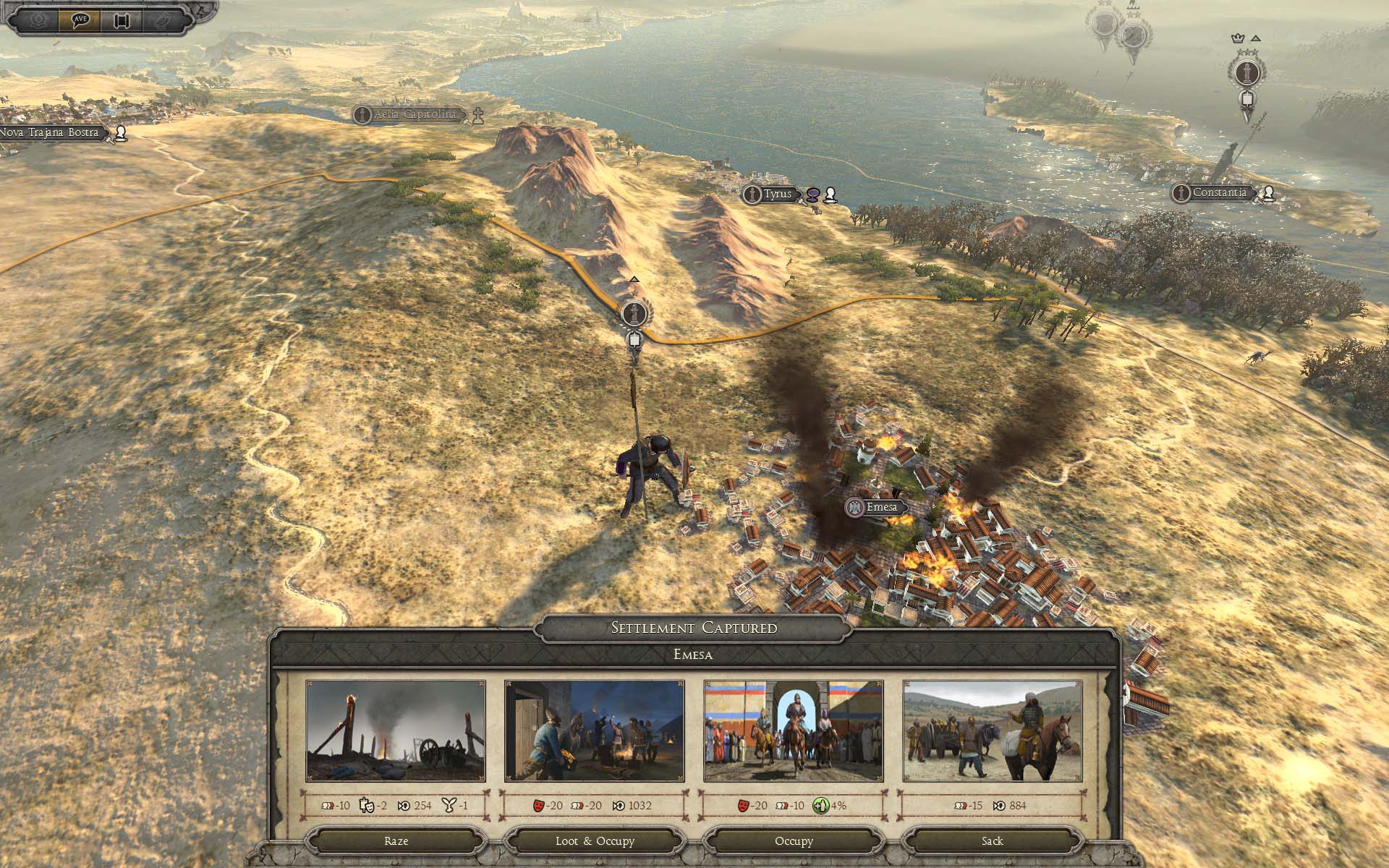Confirm the Occupy settlement option
Screen dimensions: 1389x868
794,841
